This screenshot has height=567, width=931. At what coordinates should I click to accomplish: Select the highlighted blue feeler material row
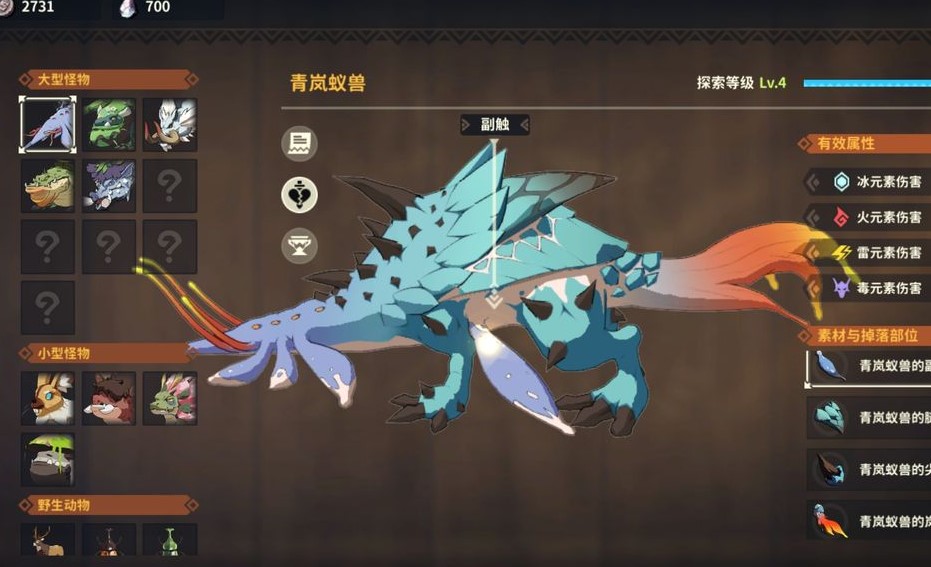tap(870, 367)
